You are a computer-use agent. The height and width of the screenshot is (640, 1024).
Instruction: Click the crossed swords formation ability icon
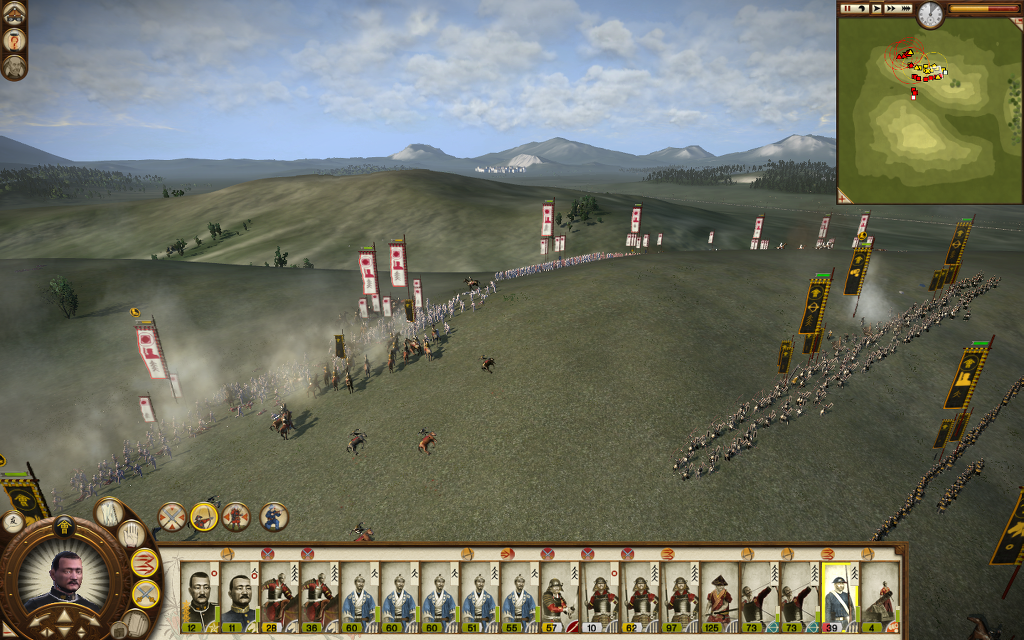point(171,517)
